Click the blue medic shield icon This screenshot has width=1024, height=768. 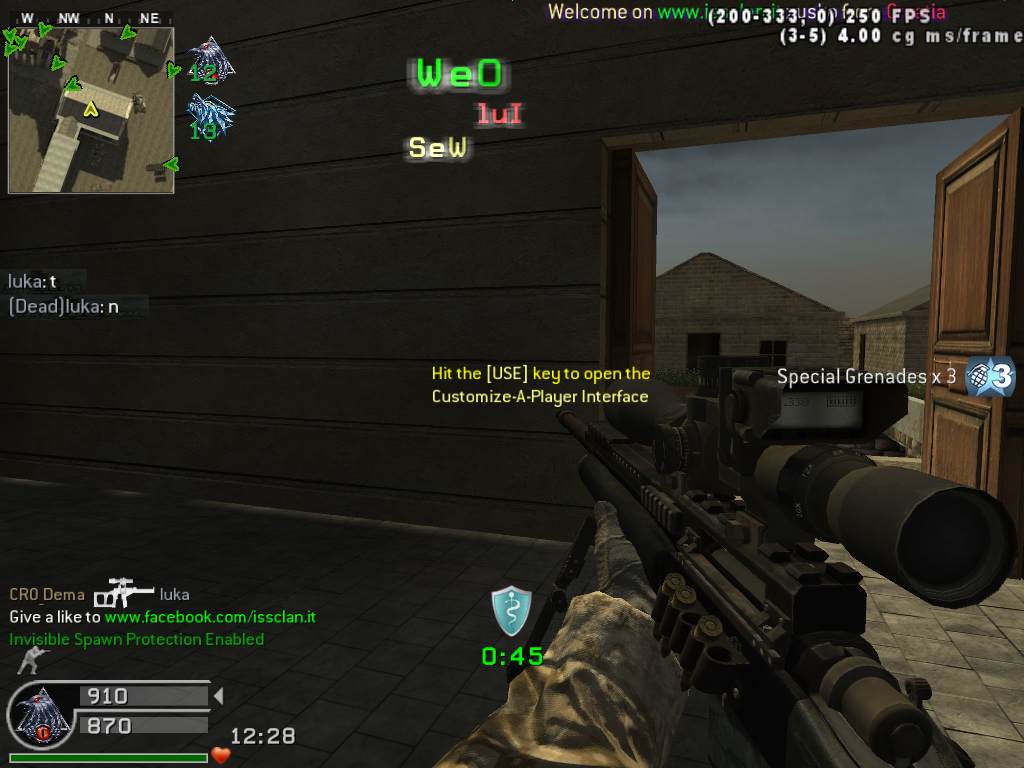[511, 612]
